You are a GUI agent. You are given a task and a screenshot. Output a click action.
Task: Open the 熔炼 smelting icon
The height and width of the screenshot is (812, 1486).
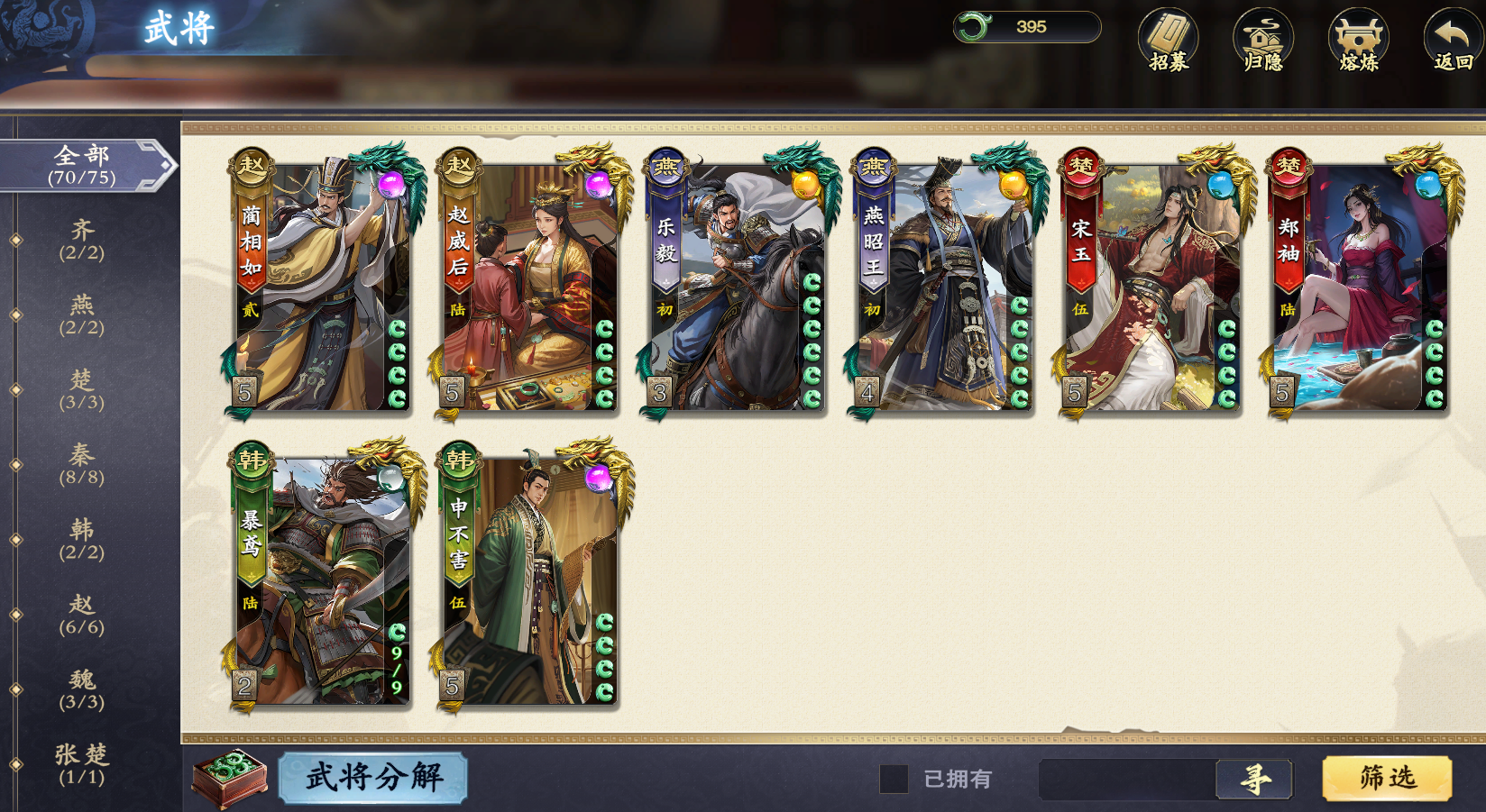pyautogui.click(x=1357, y=41)
